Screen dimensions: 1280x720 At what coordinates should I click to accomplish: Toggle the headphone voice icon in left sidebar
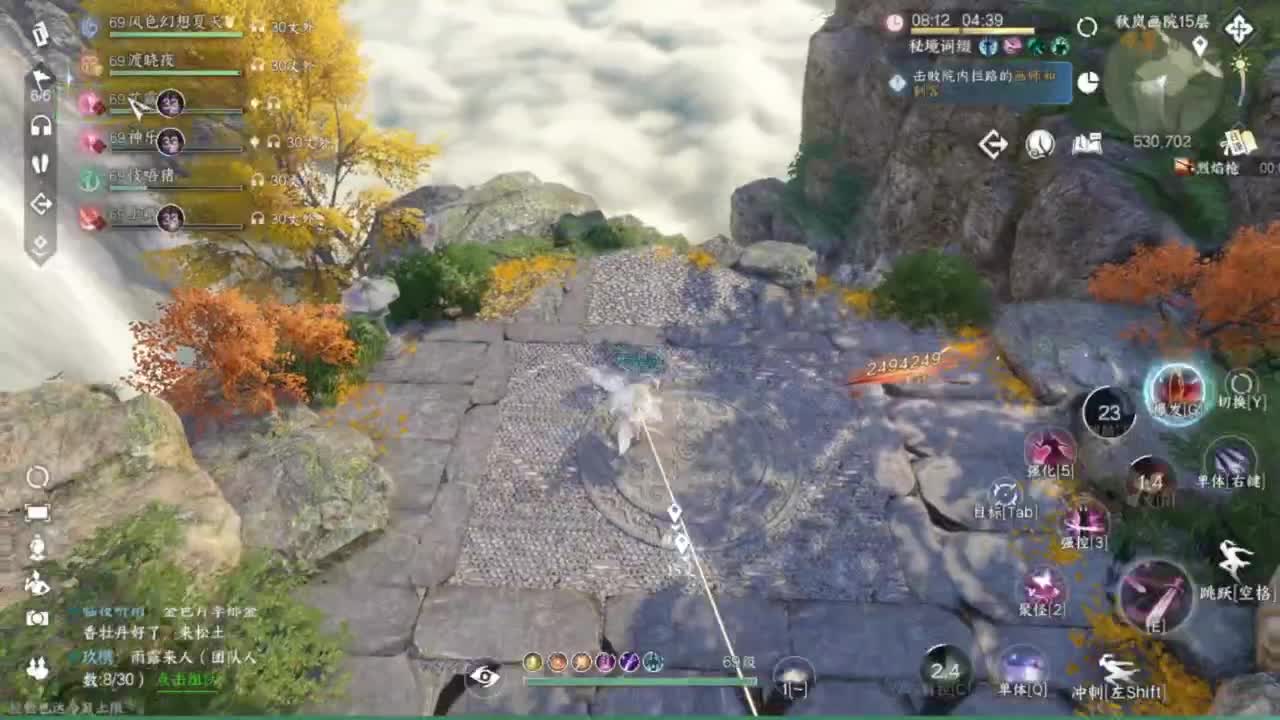(x=42, y=125)
